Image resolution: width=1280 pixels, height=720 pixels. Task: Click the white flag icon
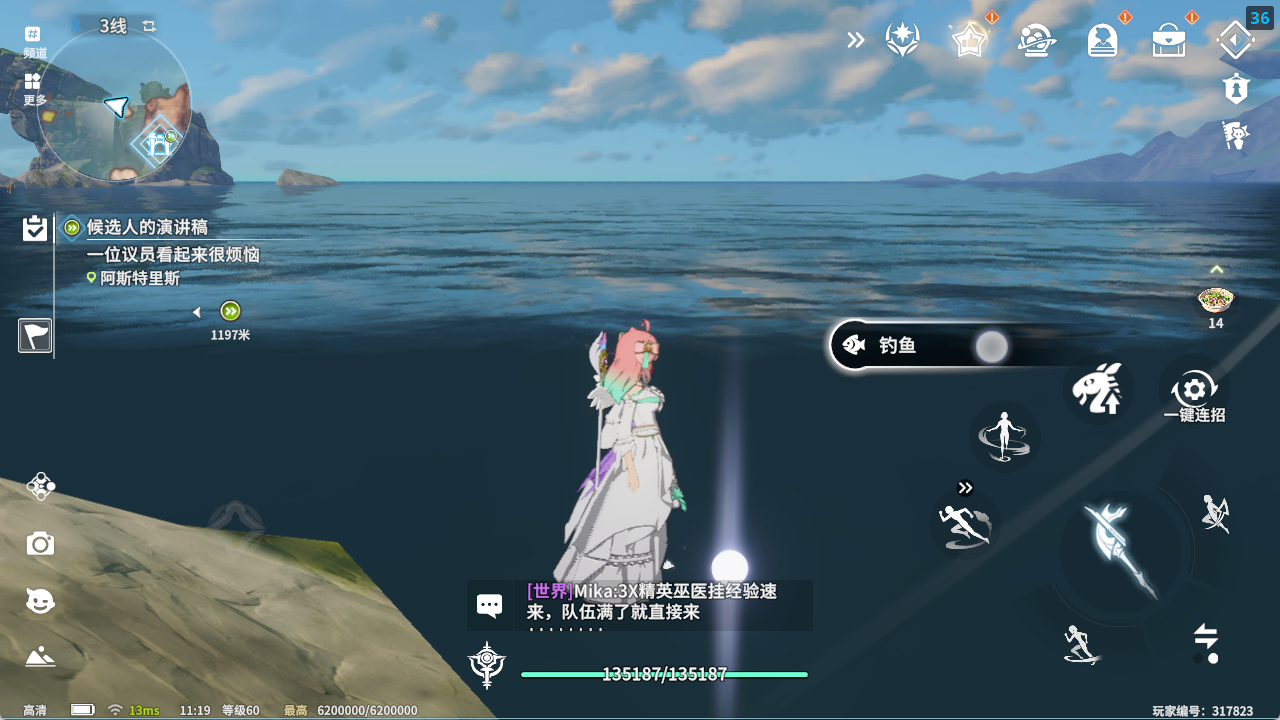[x=35, y=336]
